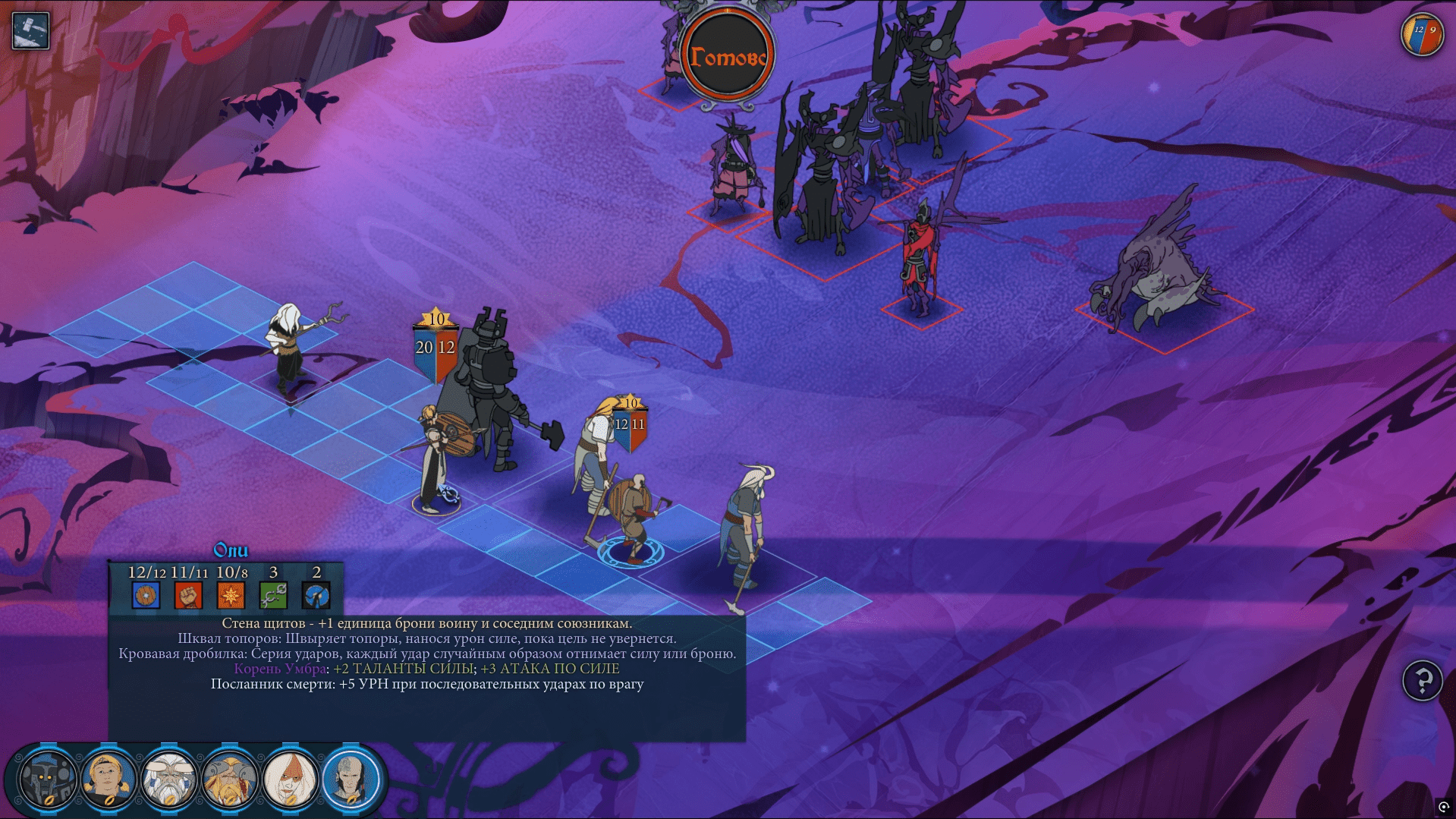Click the green broken chain icon
Viewport: 1456px width, 819px height.
273,595
